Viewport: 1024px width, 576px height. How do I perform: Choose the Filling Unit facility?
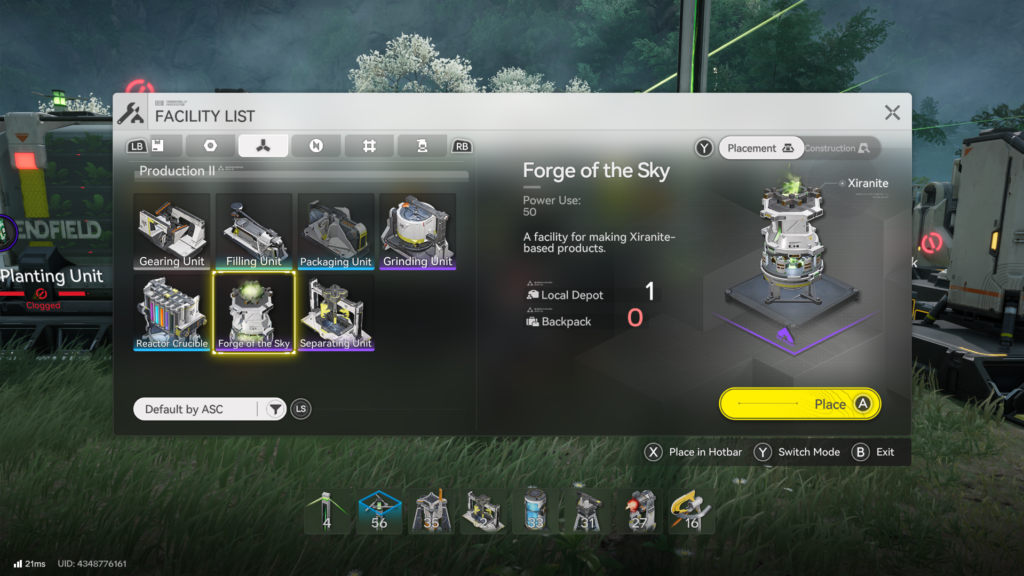pyautogui.click(x=254, y=232)
